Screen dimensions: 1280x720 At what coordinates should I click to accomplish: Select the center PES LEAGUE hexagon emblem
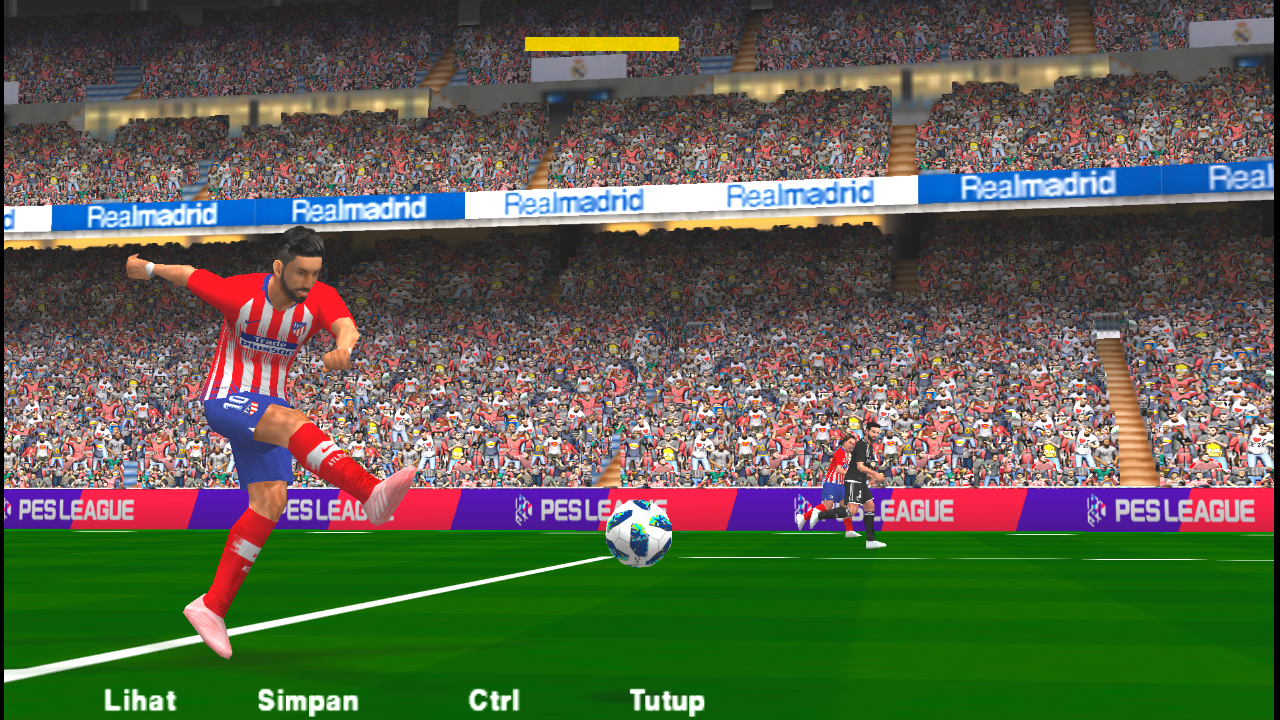pyautogui.click(x=522, y=508)
